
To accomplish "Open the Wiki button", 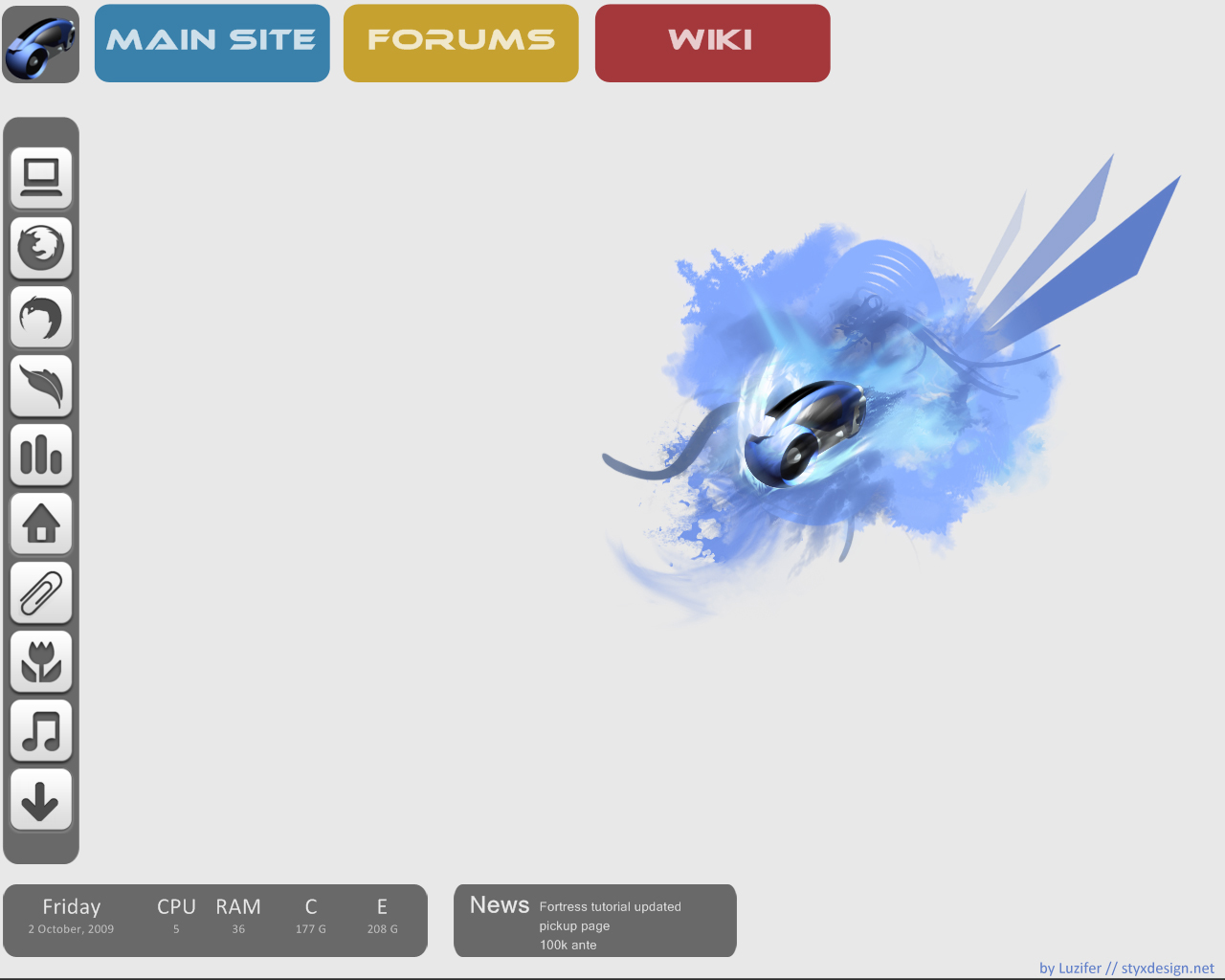I will click(712, 43).
